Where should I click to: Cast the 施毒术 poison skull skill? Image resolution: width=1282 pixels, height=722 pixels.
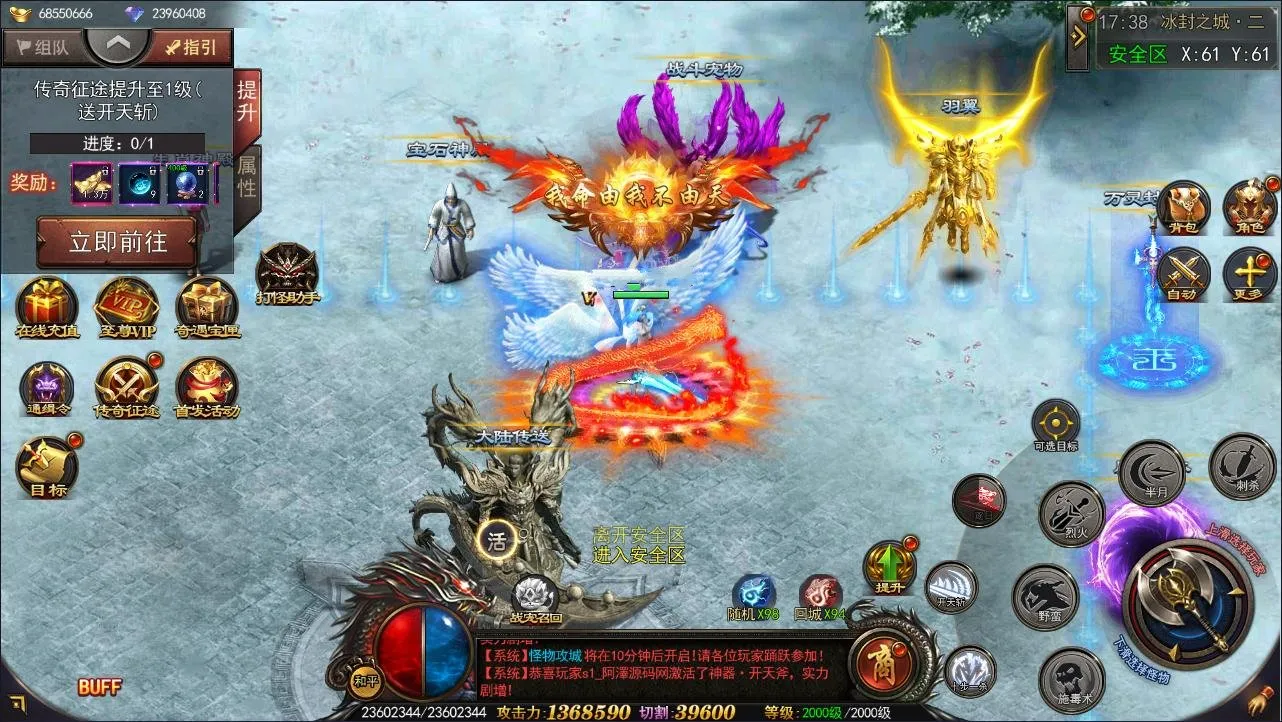[x=1071, y=680]
